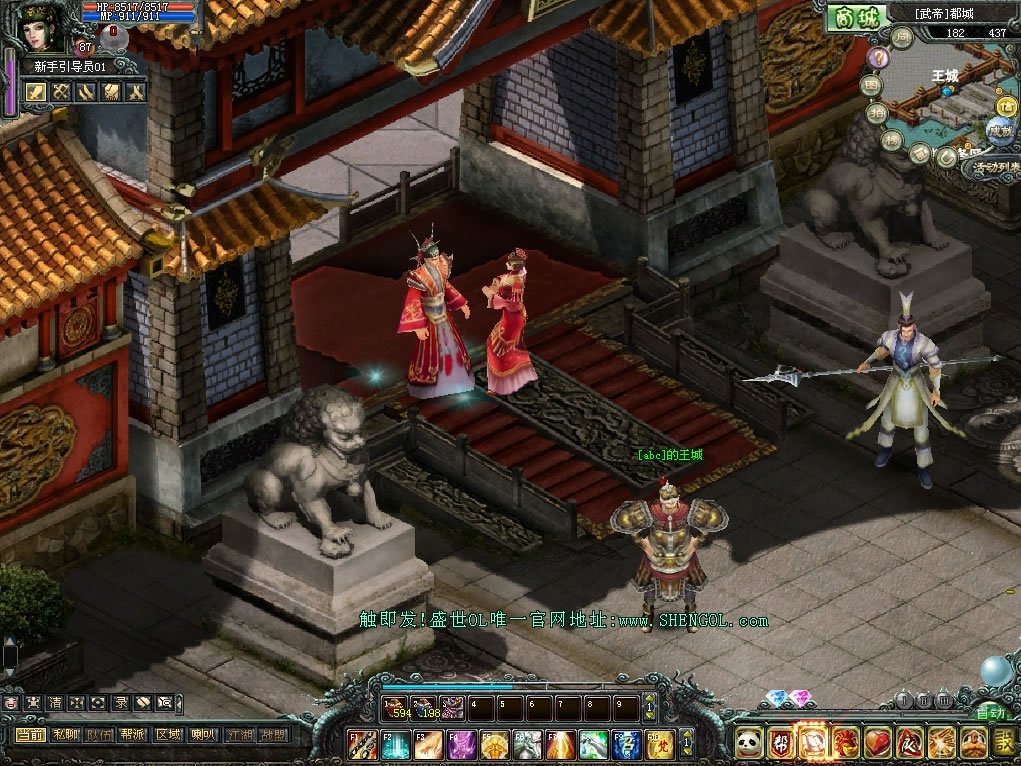Open the 設 settings button
This screenshot has height=766, width=1021.
coord(1005,743)
